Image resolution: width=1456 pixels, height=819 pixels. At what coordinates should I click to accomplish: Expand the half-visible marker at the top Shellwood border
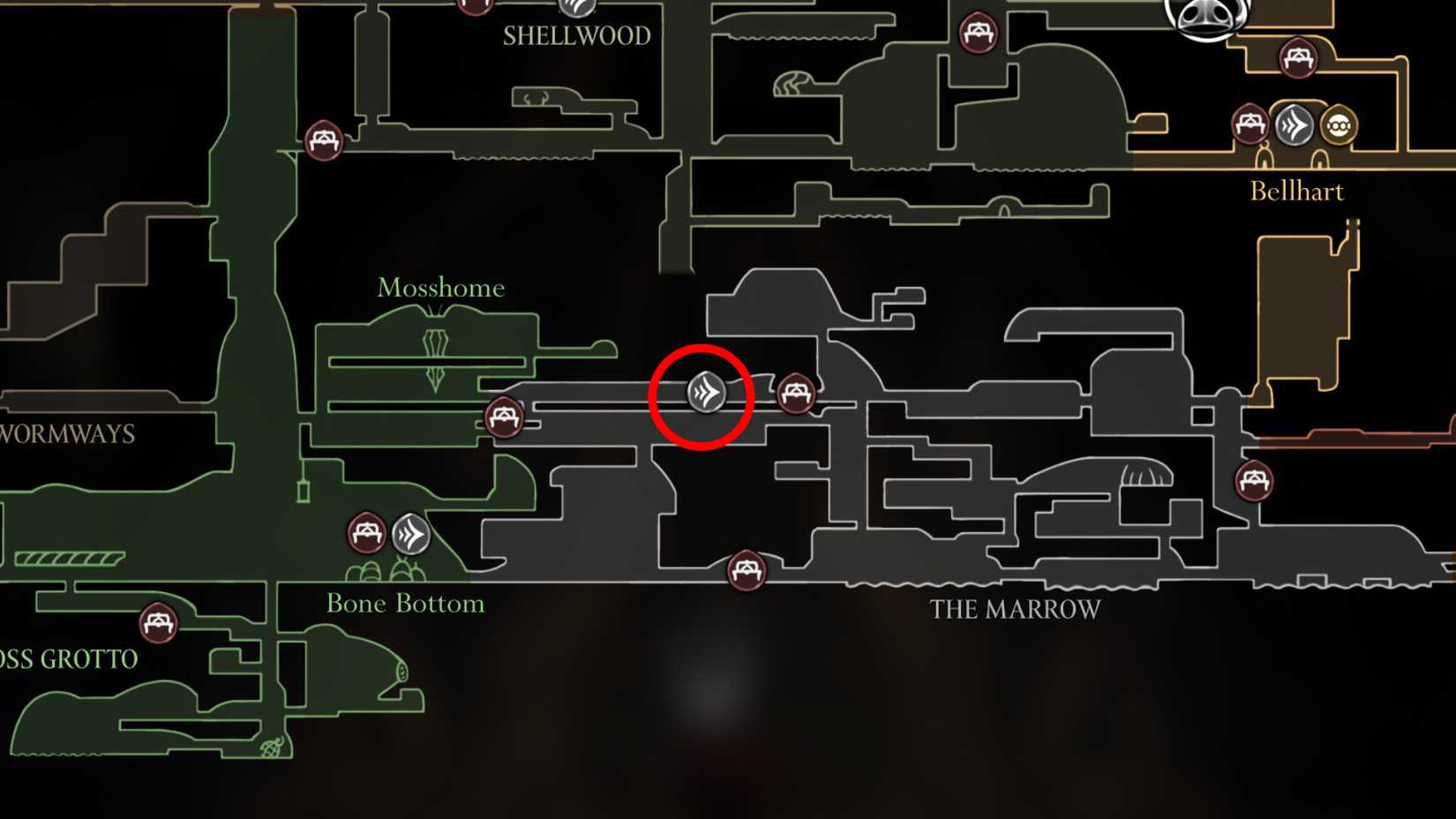click(578, 9)
